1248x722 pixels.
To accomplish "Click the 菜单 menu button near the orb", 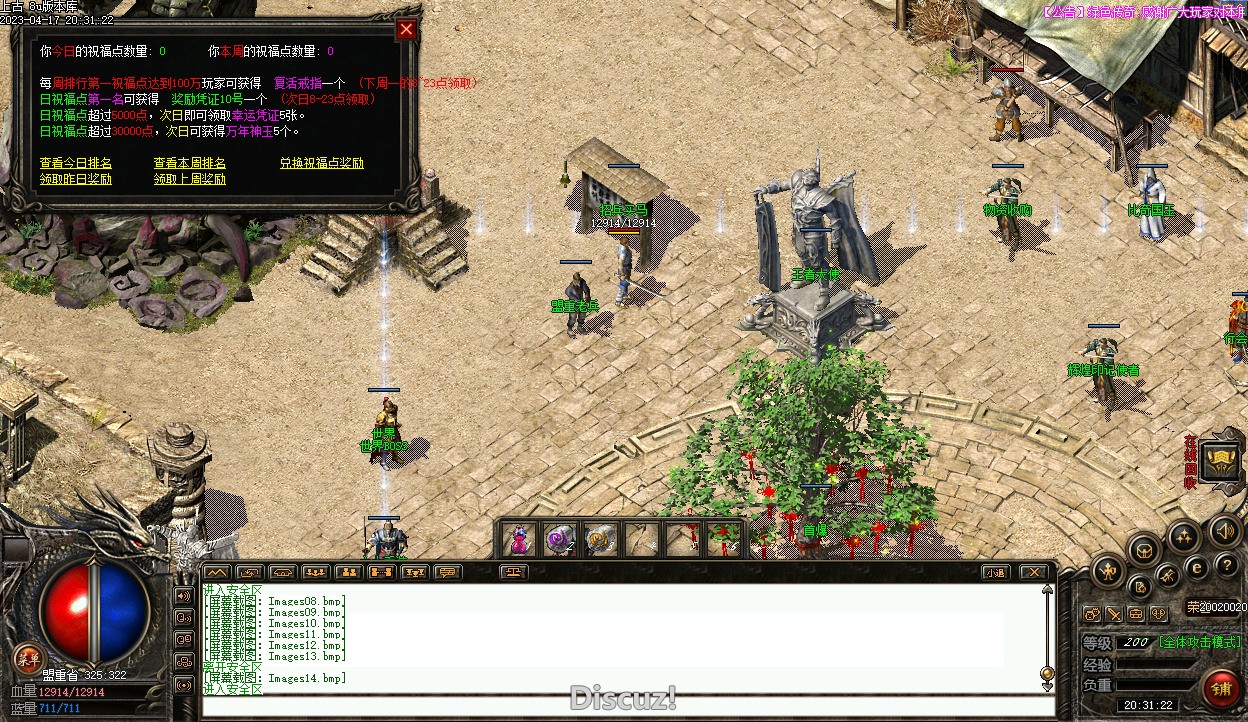I will 28,658.
